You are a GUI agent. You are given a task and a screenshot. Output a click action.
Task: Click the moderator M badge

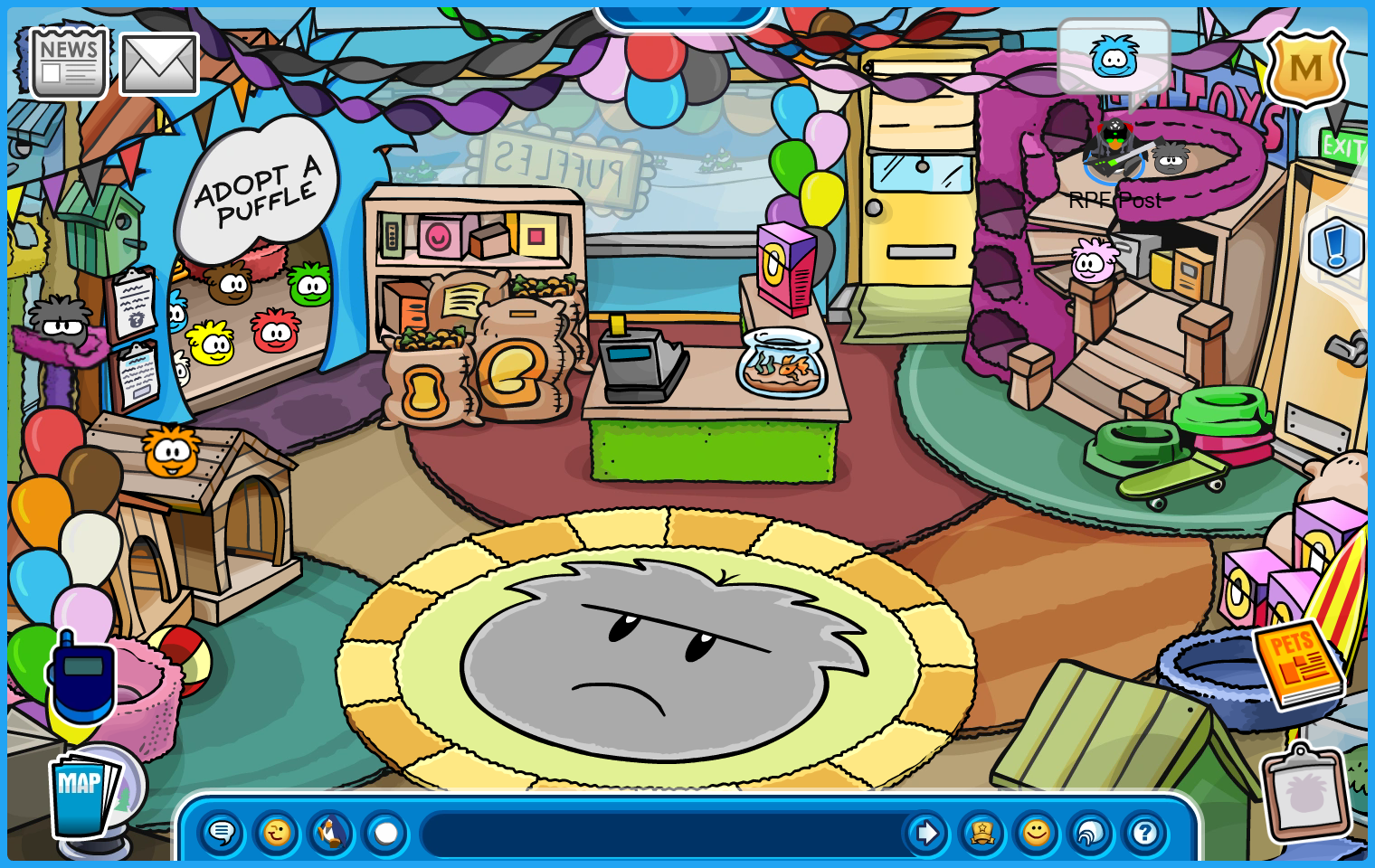pyautogui.click(x=1305, y=69)
